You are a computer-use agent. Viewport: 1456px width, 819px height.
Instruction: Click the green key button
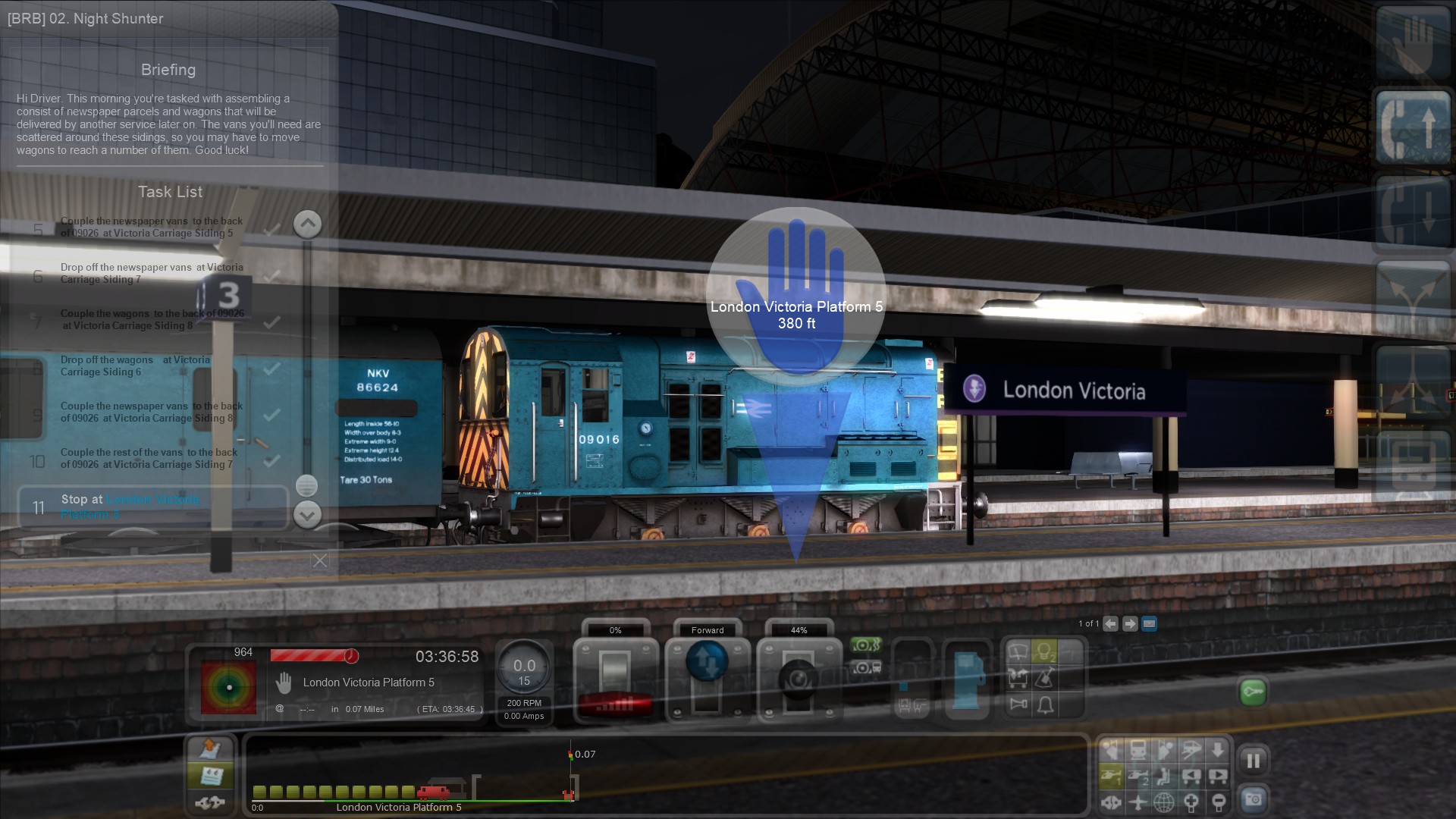click(1253, 692)
